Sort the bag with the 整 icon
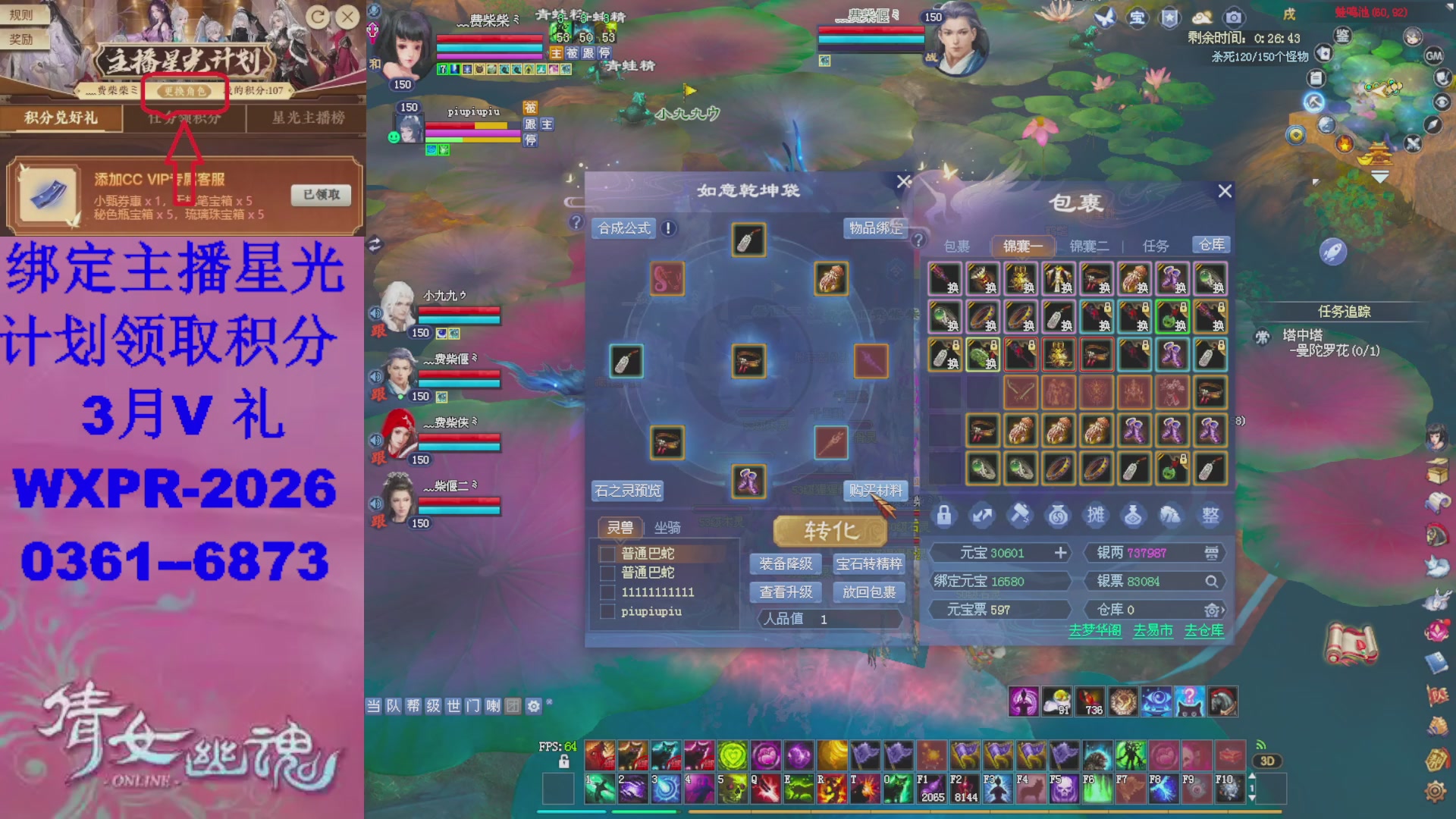 point(1210,515)
